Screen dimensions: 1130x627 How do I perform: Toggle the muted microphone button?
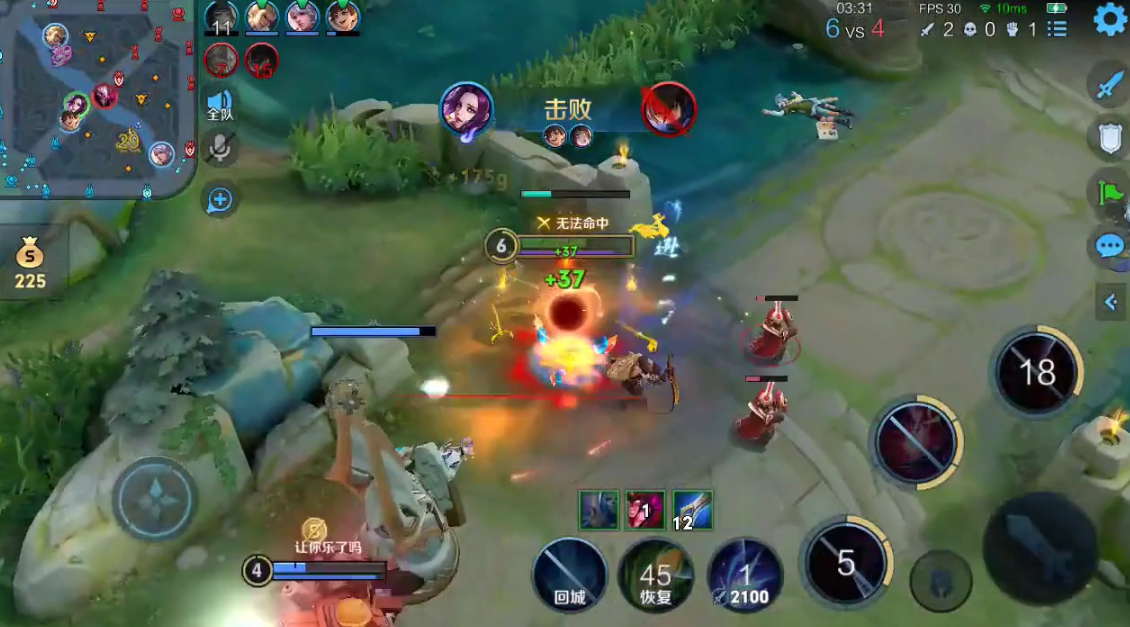220,150
